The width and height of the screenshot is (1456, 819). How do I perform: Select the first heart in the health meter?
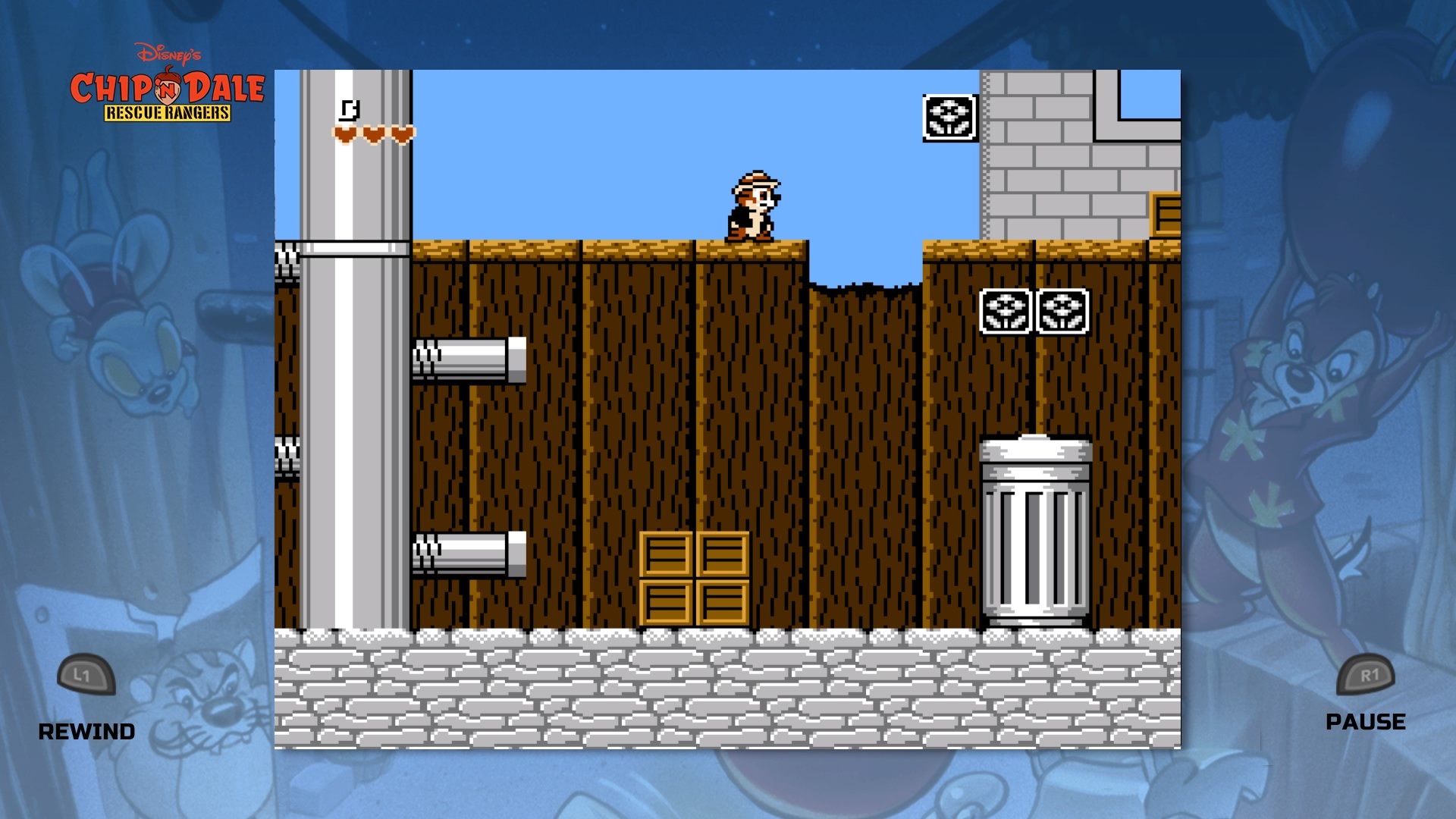[345, 133]
